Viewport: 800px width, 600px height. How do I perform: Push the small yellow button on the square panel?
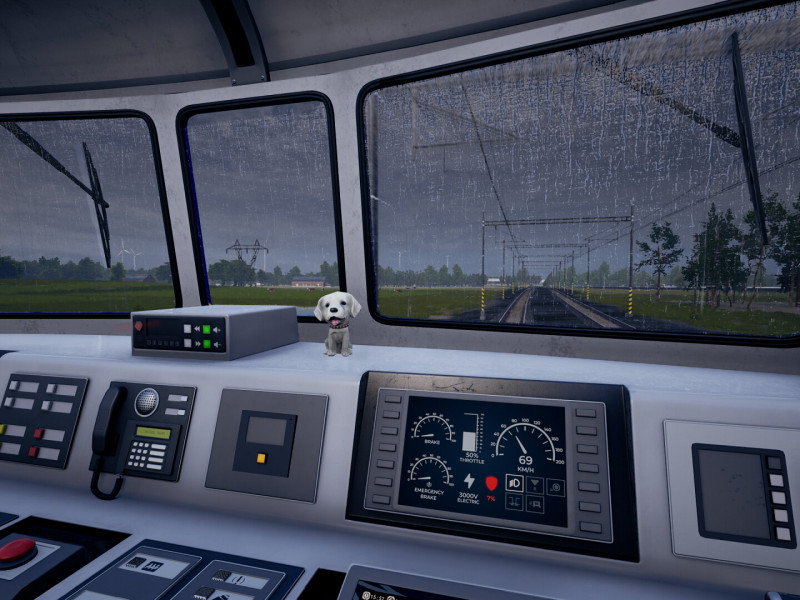261,459
